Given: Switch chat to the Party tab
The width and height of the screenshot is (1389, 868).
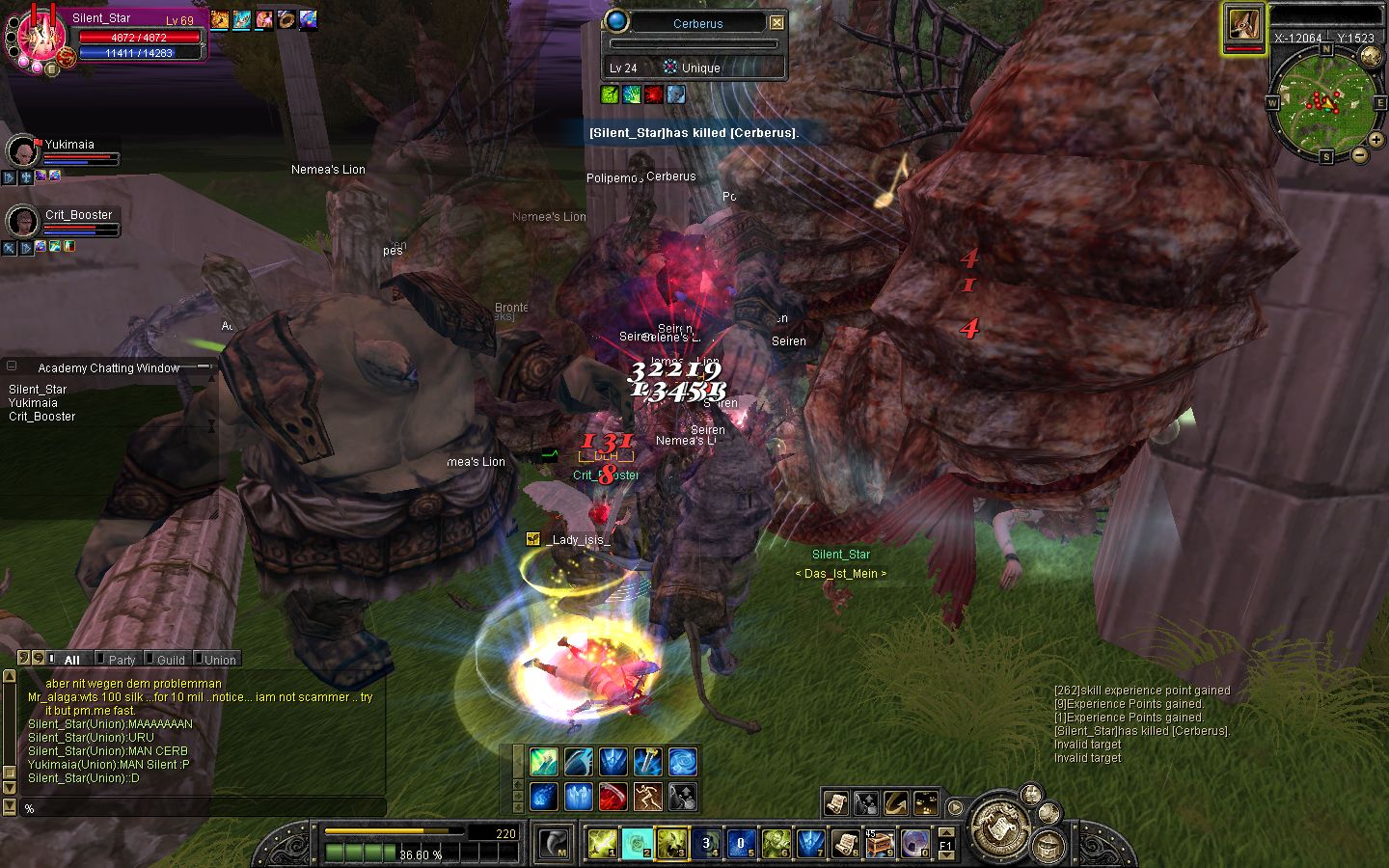Looking at the screenshot, I should click(x=122, y=660).
